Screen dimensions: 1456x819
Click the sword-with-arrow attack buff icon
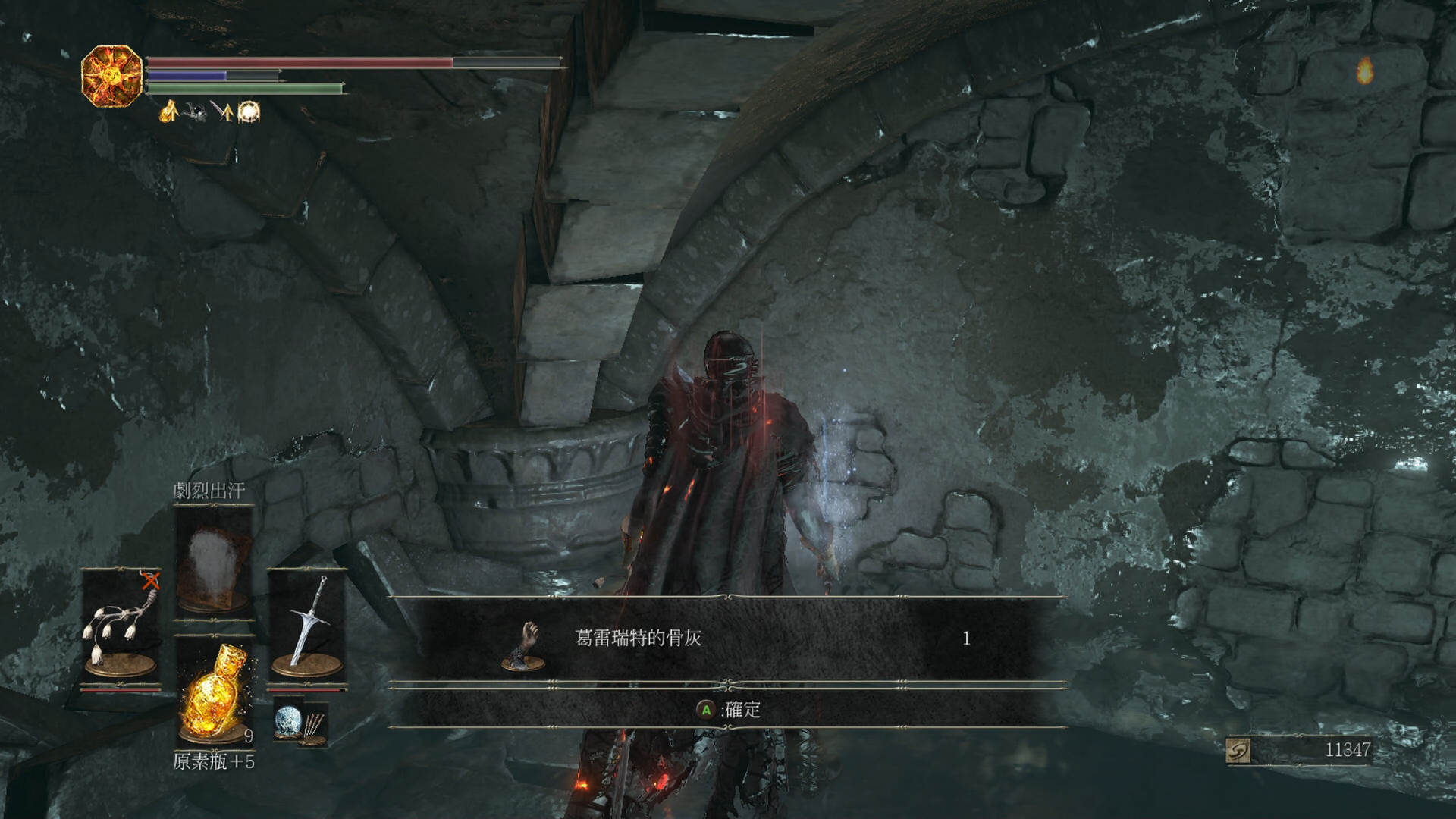[221, 111]
